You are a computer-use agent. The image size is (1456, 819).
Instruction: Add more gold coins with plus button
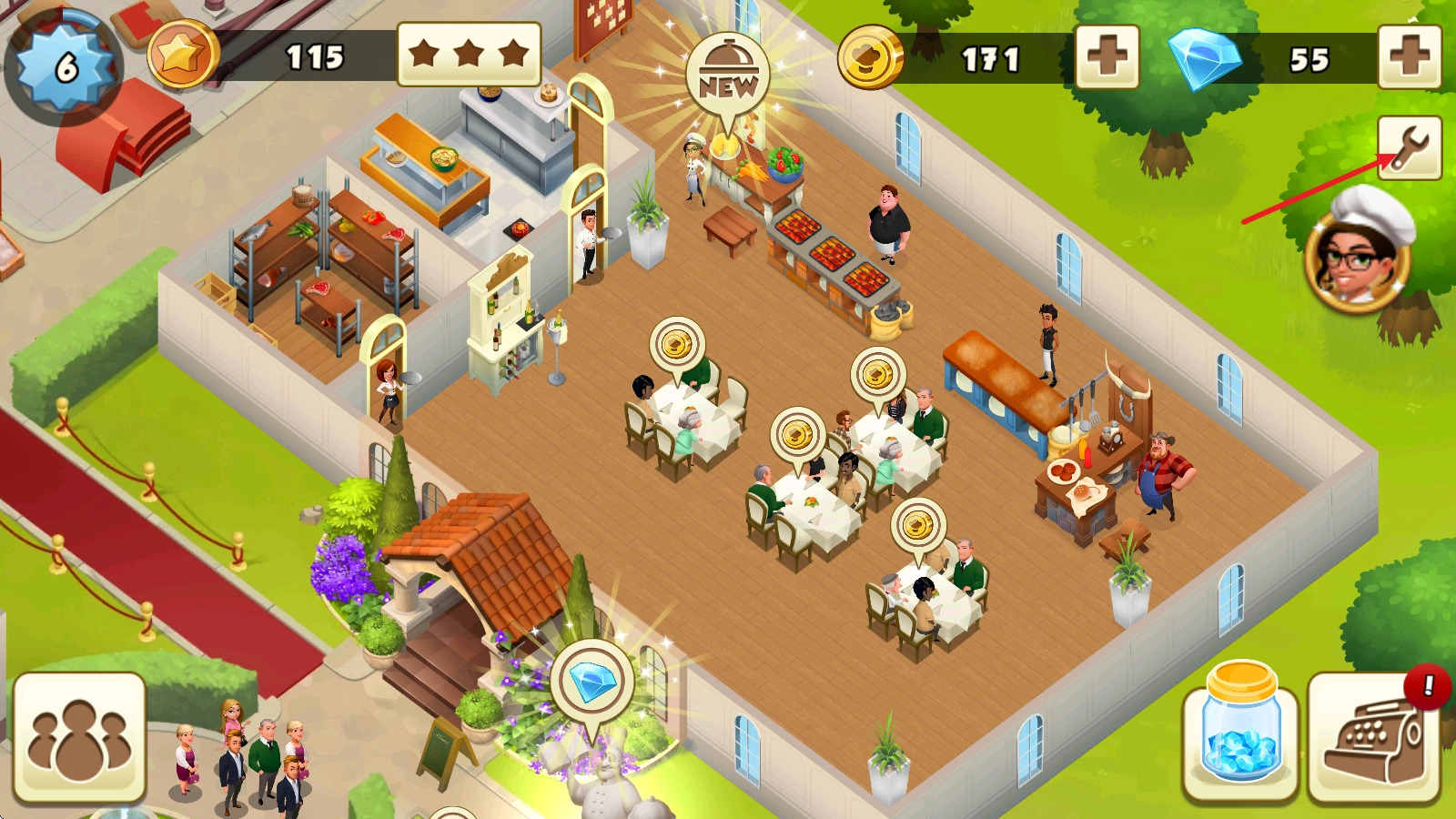coord(1107,57)
